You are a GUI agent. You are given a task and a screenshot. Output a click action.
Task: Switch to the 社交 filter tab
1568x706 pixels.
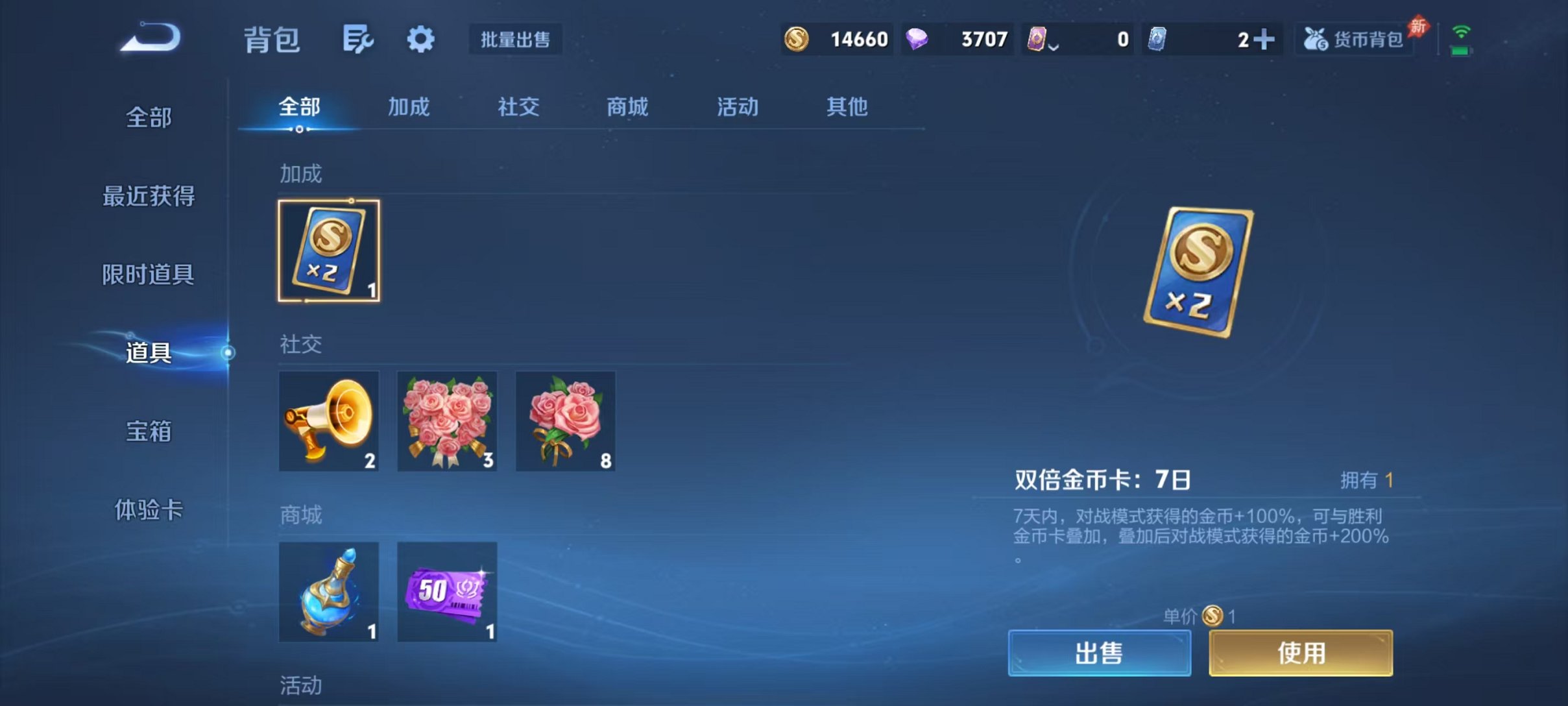[x=518, y=108]
